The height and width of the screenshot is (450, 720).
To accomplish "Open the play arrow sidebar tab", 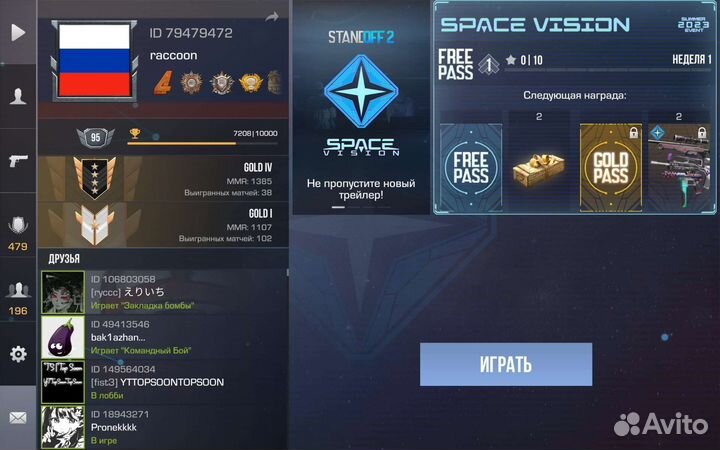I will click(18, 32).
